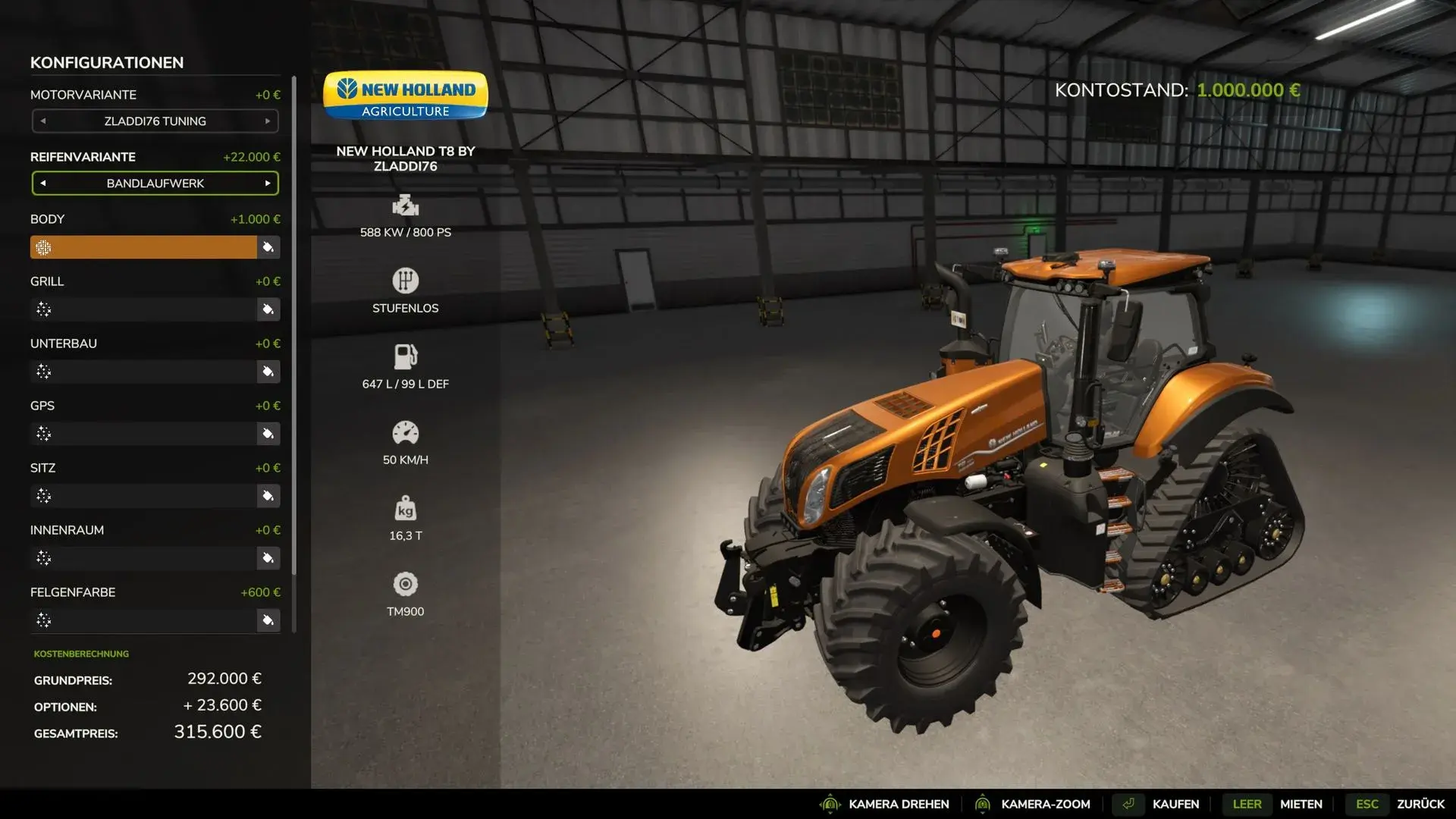Switch Reifenvariante forward with right arrow

268,184
